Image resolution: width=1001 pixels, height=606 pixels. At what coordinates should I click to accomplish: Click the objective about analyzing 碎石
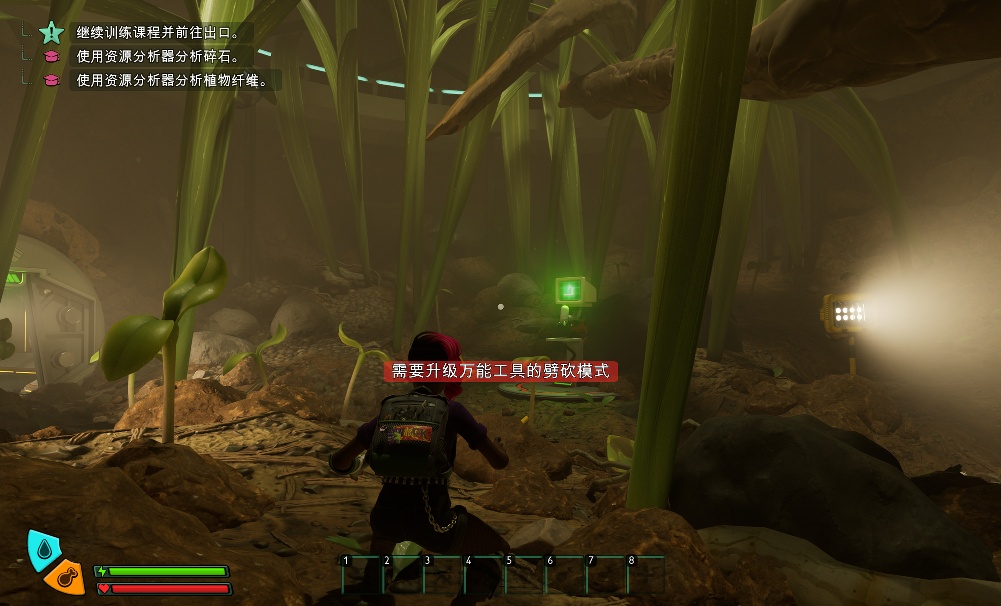coord(158,56)
